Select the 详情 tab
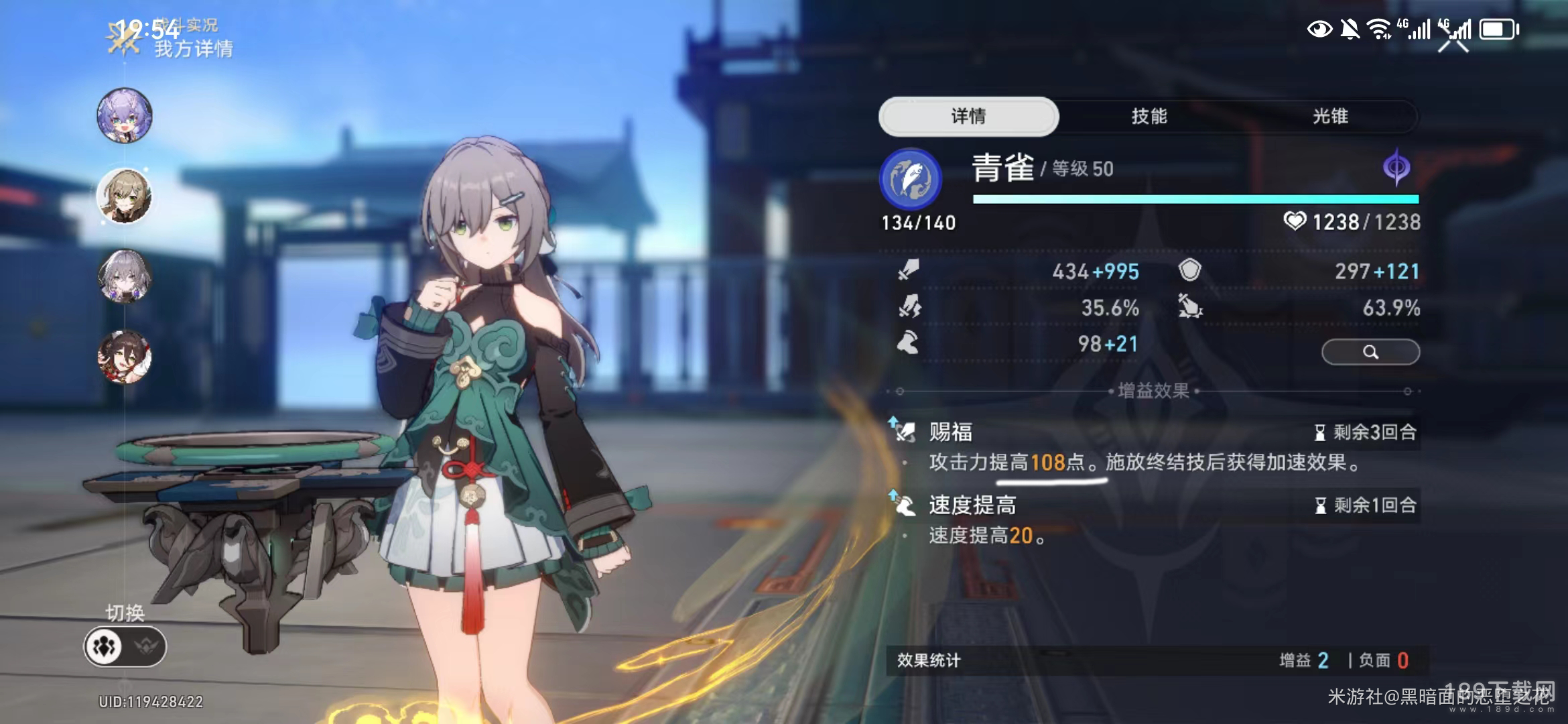 (x=968, y=117)
